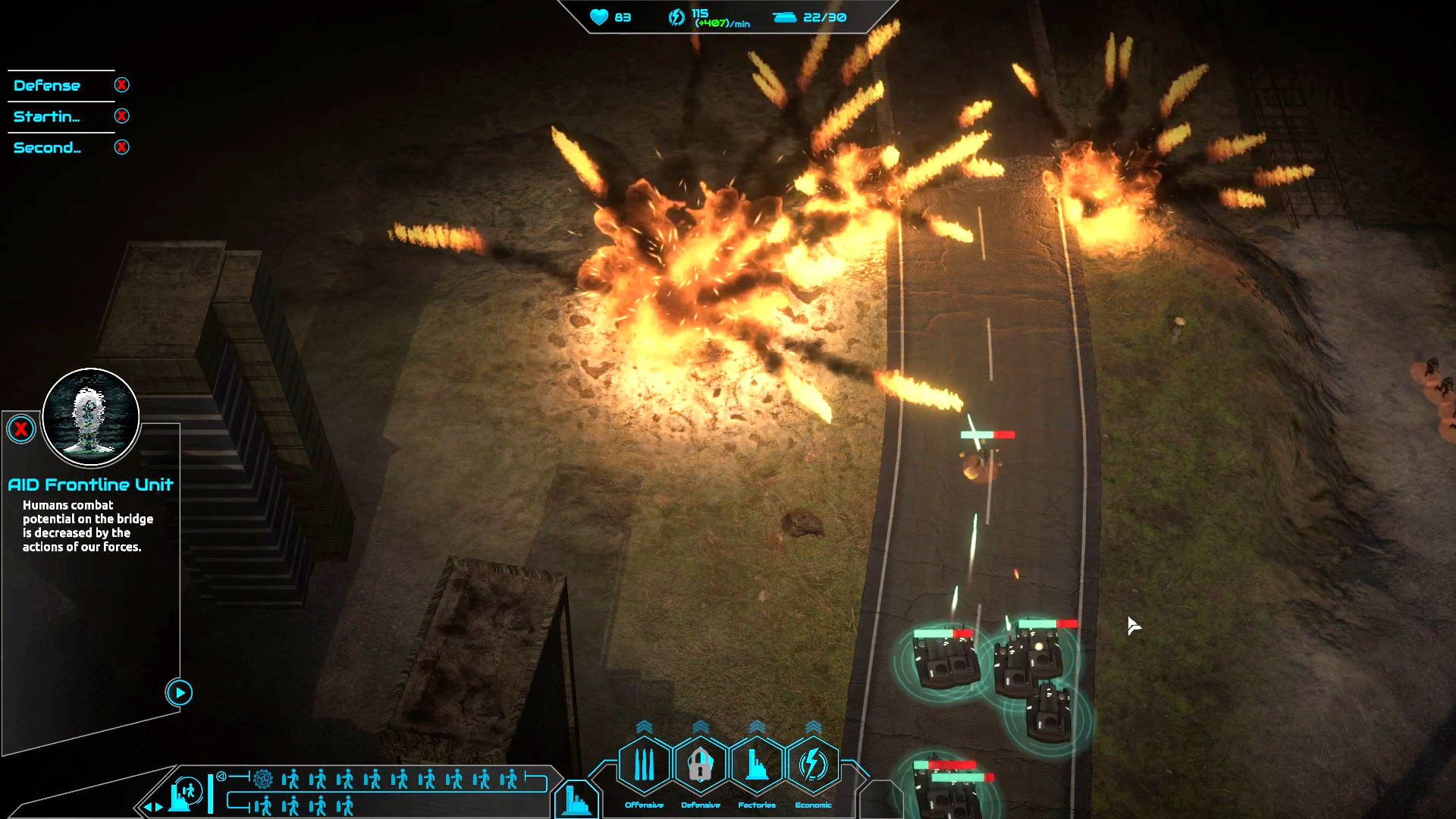Open the Offensive build category
The width and height of the screenshot is (1456, 819).
point(644,764)
